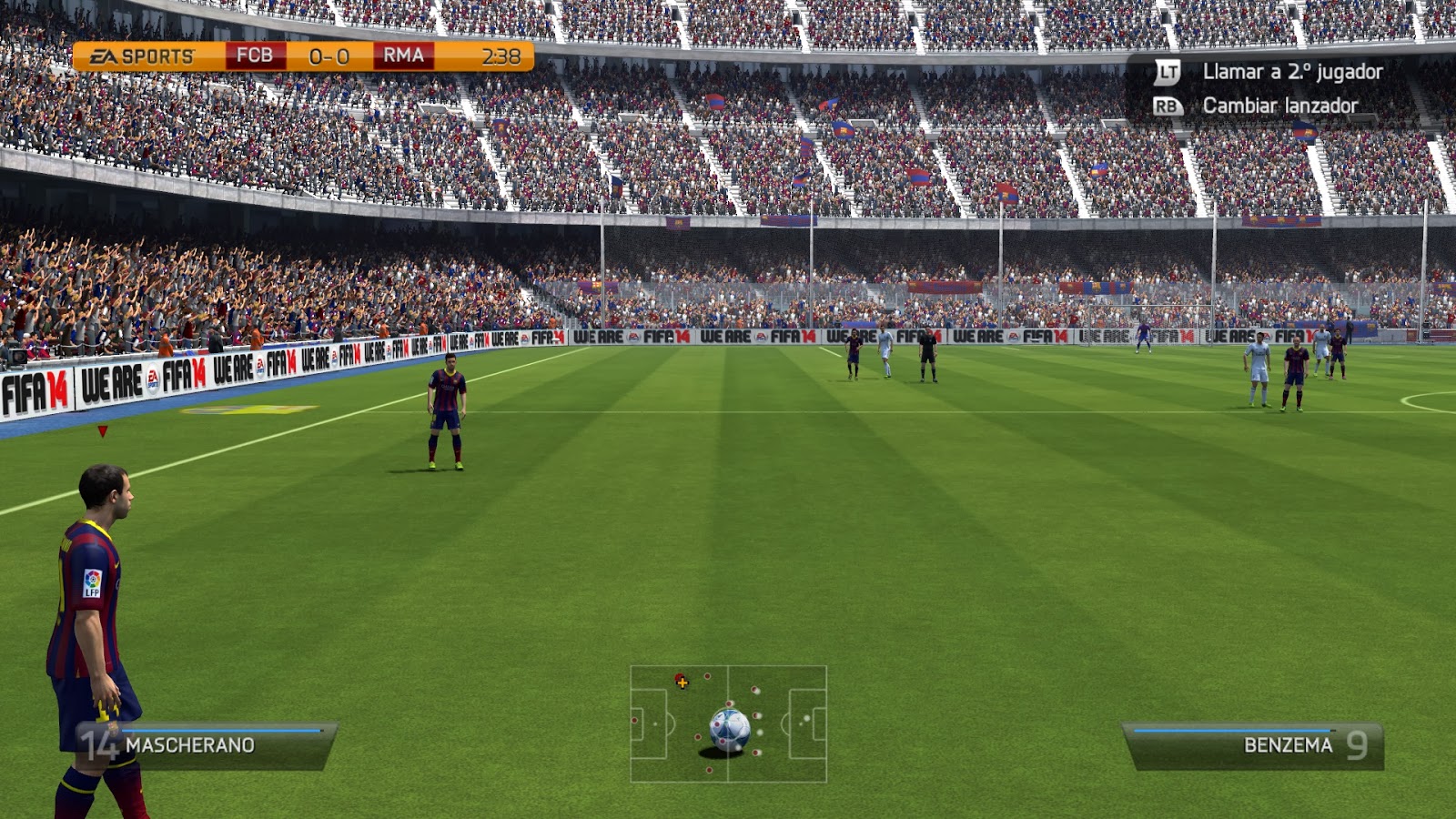Screen dimensions: 1456x819
Task: Click the pitch radar minimap
Action: pos(728,723)
